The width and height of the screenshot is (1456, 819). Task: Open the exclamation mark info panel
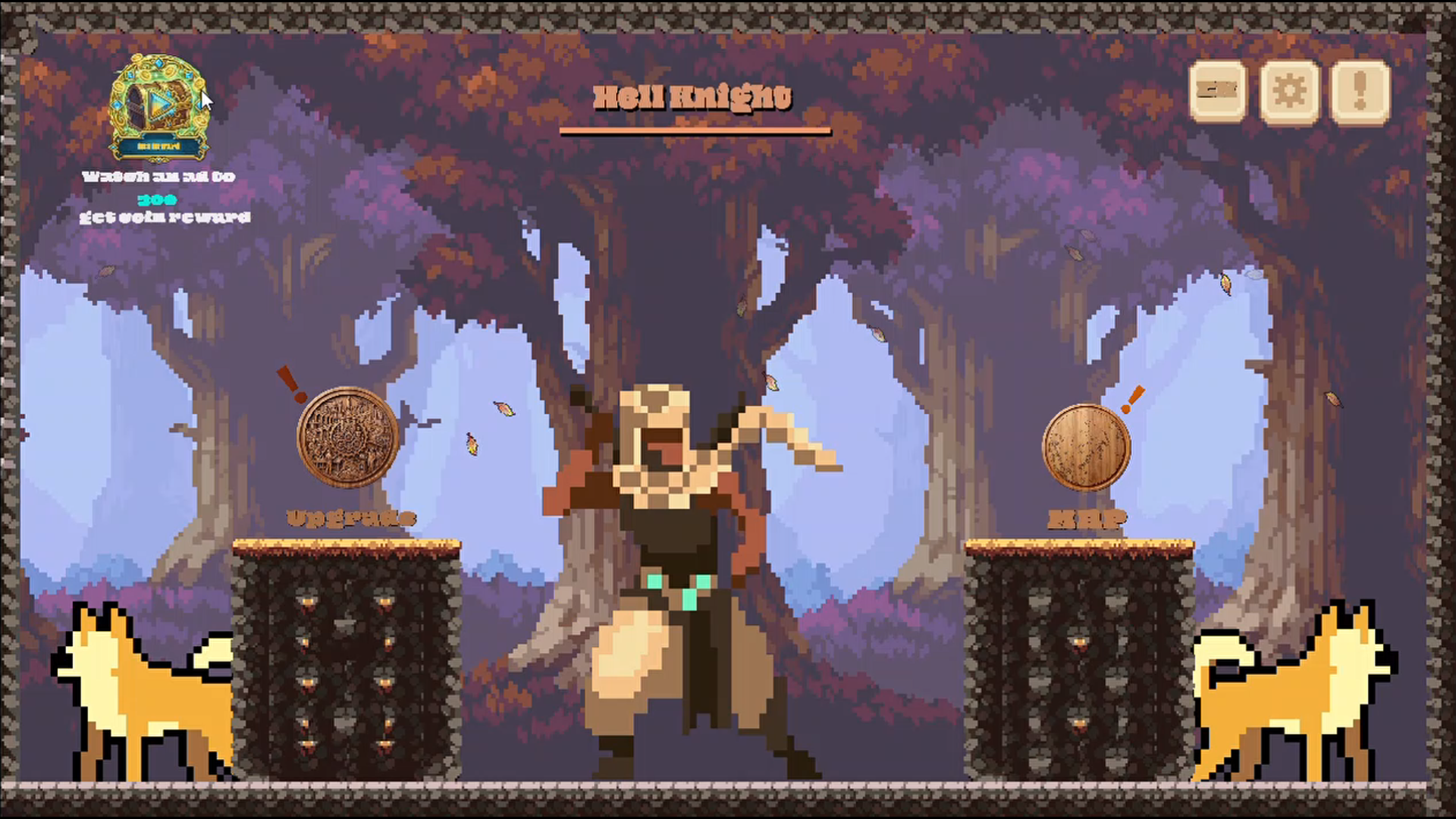point(1360,91)
